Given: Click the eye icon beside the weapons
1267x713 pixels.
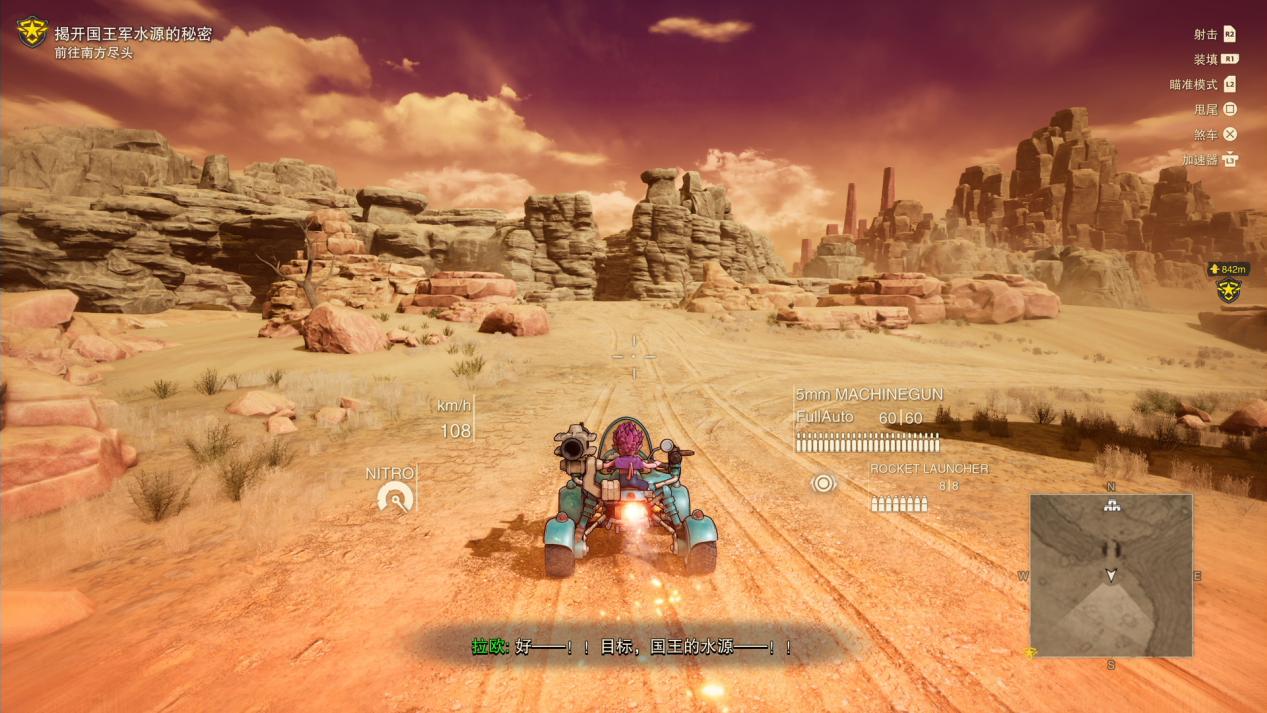Looking at the screenshot, I should 823,484.
